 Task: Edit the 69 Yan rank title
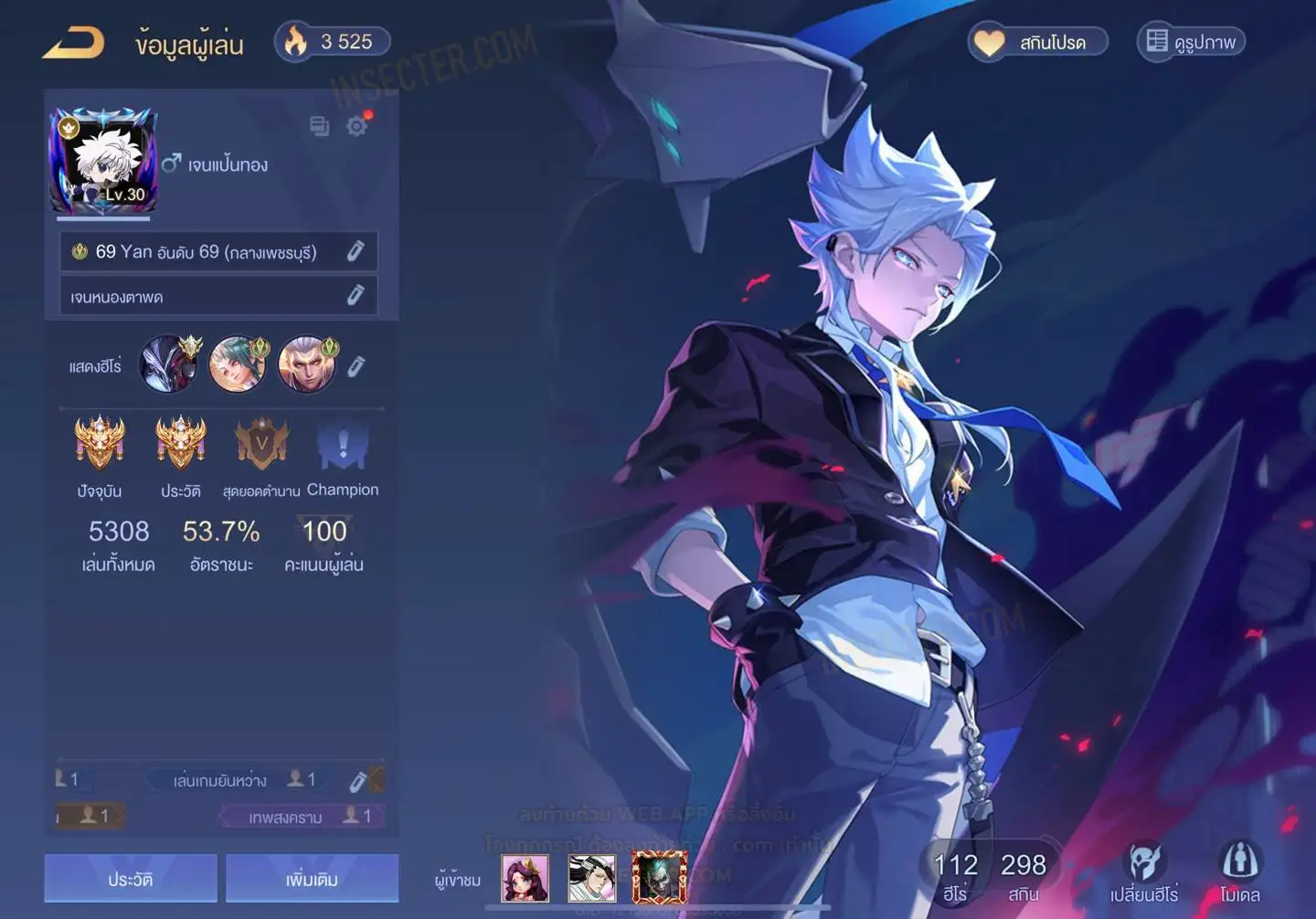(356, 251)
